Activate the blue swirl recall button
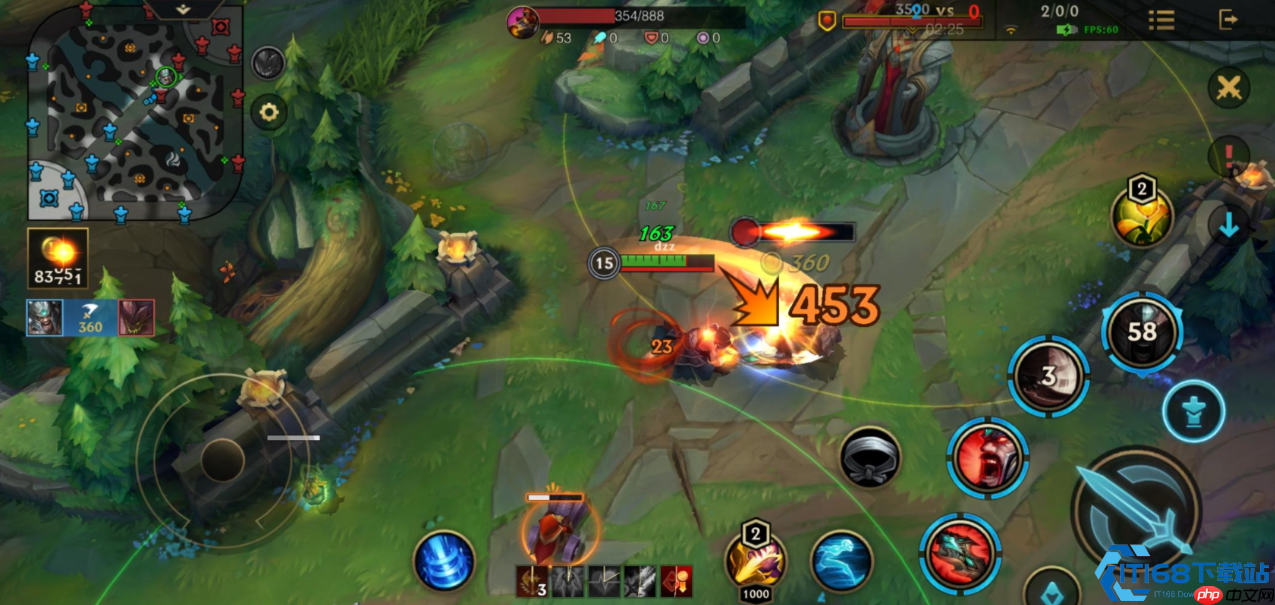The height and width of the screenshot is (605, 1275). point(444,560)
